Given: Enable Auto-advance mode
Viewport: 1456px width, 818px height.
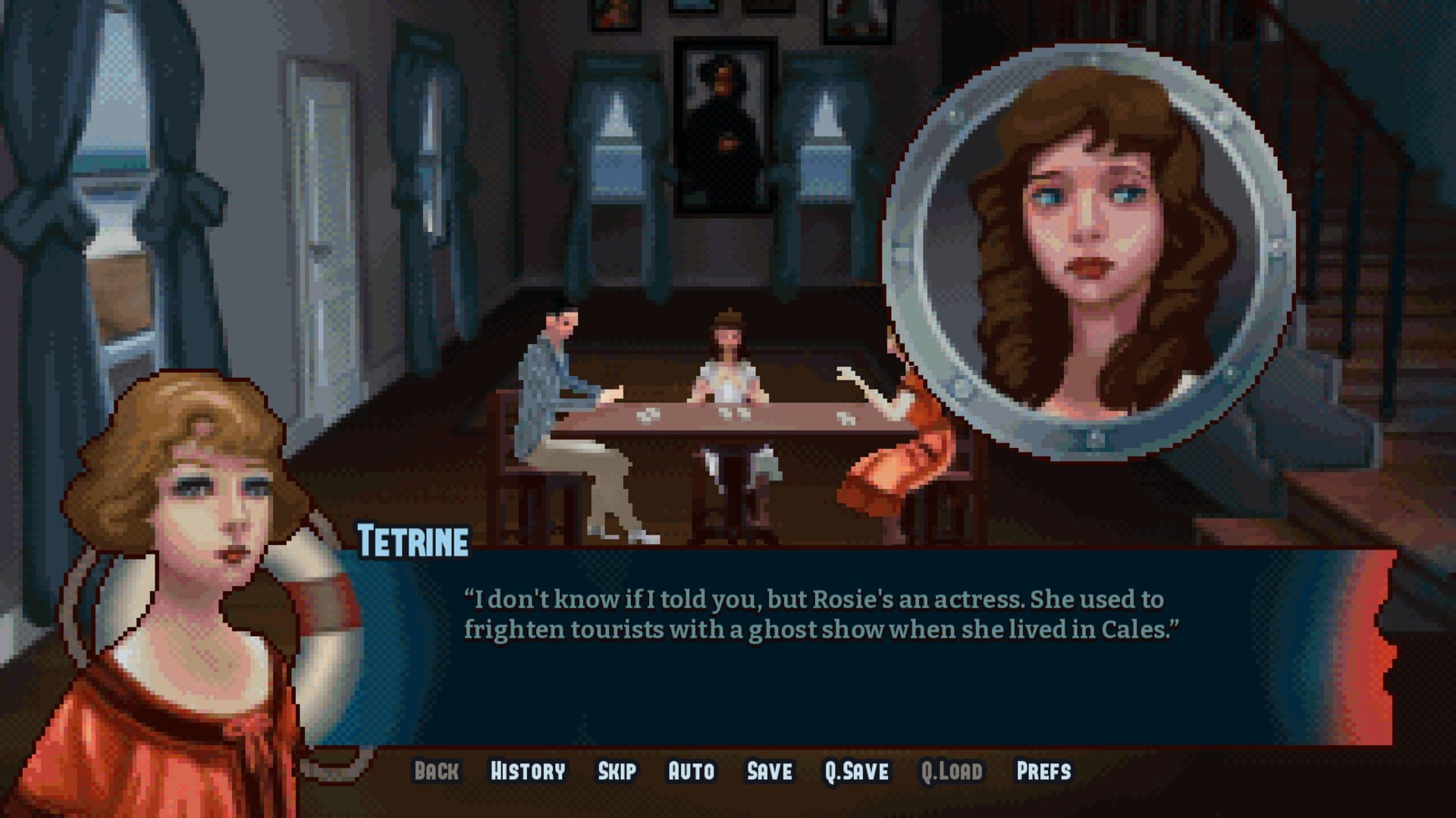Looking at the screenshot, I should pos(691,771).
